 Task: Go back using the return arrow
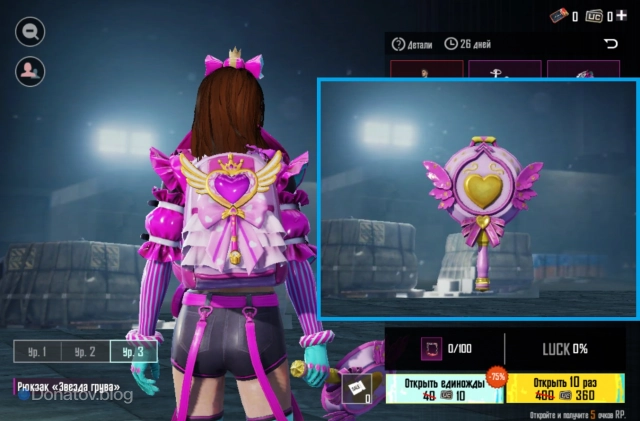click(x=611, y=44)
